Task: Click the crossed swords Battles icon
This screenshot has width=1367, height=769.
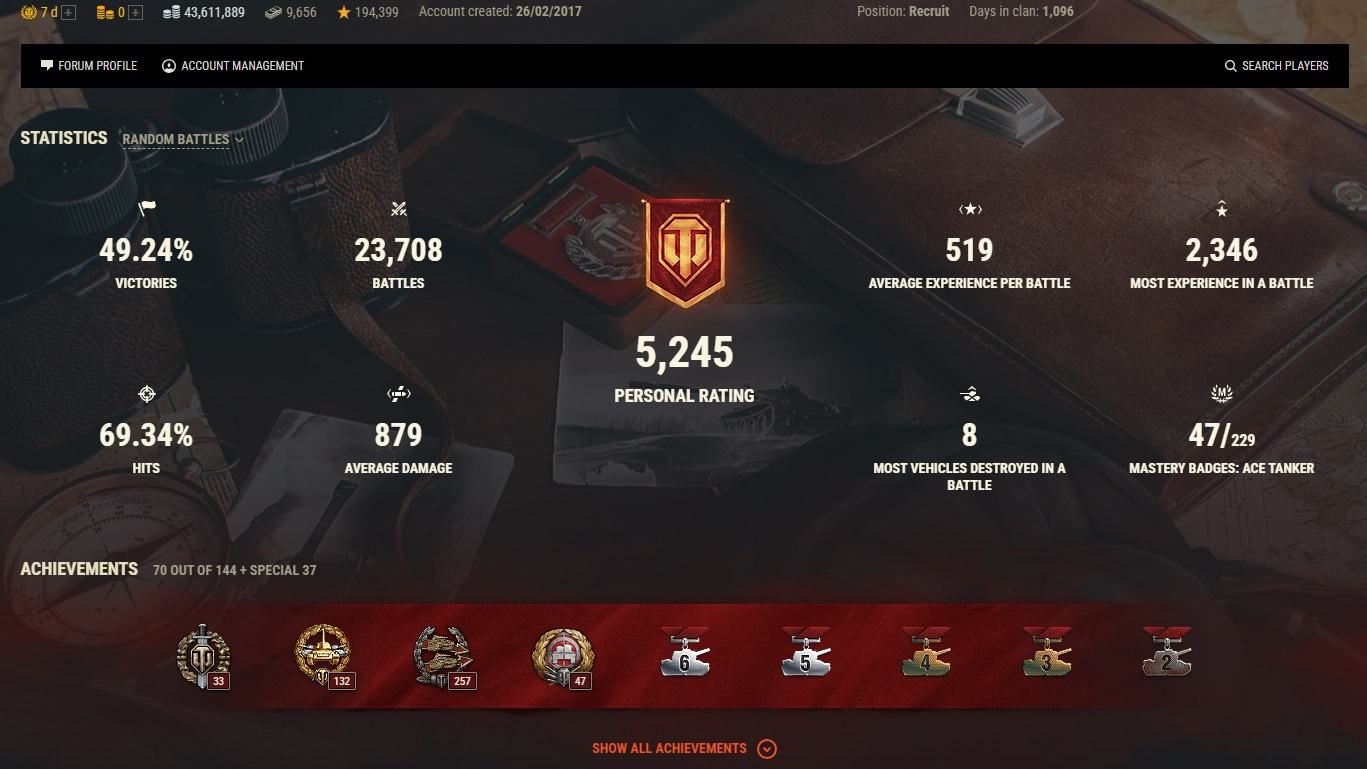Action: click(398, 209)
